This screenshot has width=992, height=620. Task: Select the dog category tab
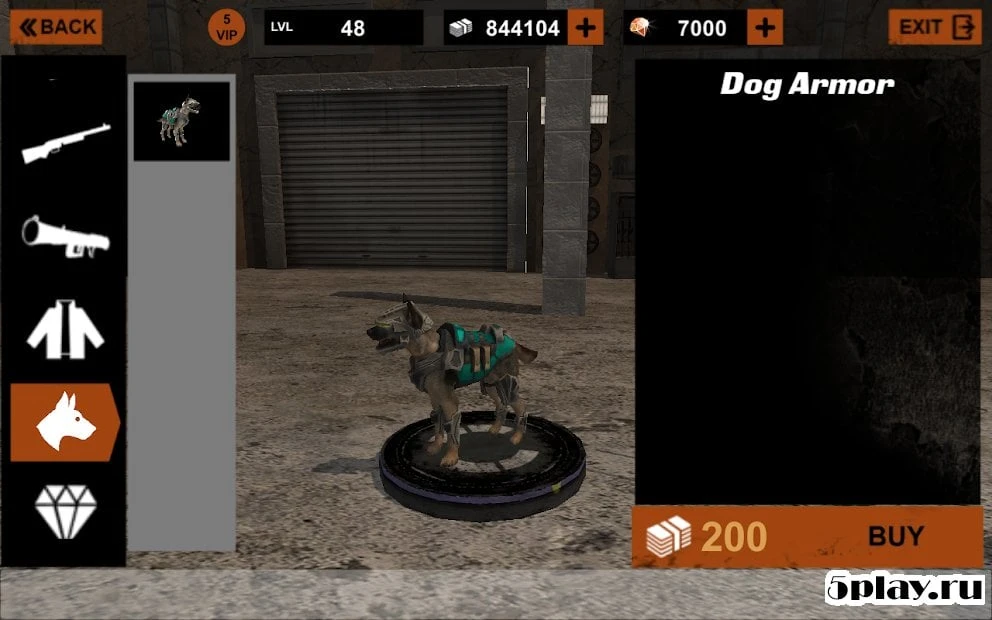[x=66, y=423]
